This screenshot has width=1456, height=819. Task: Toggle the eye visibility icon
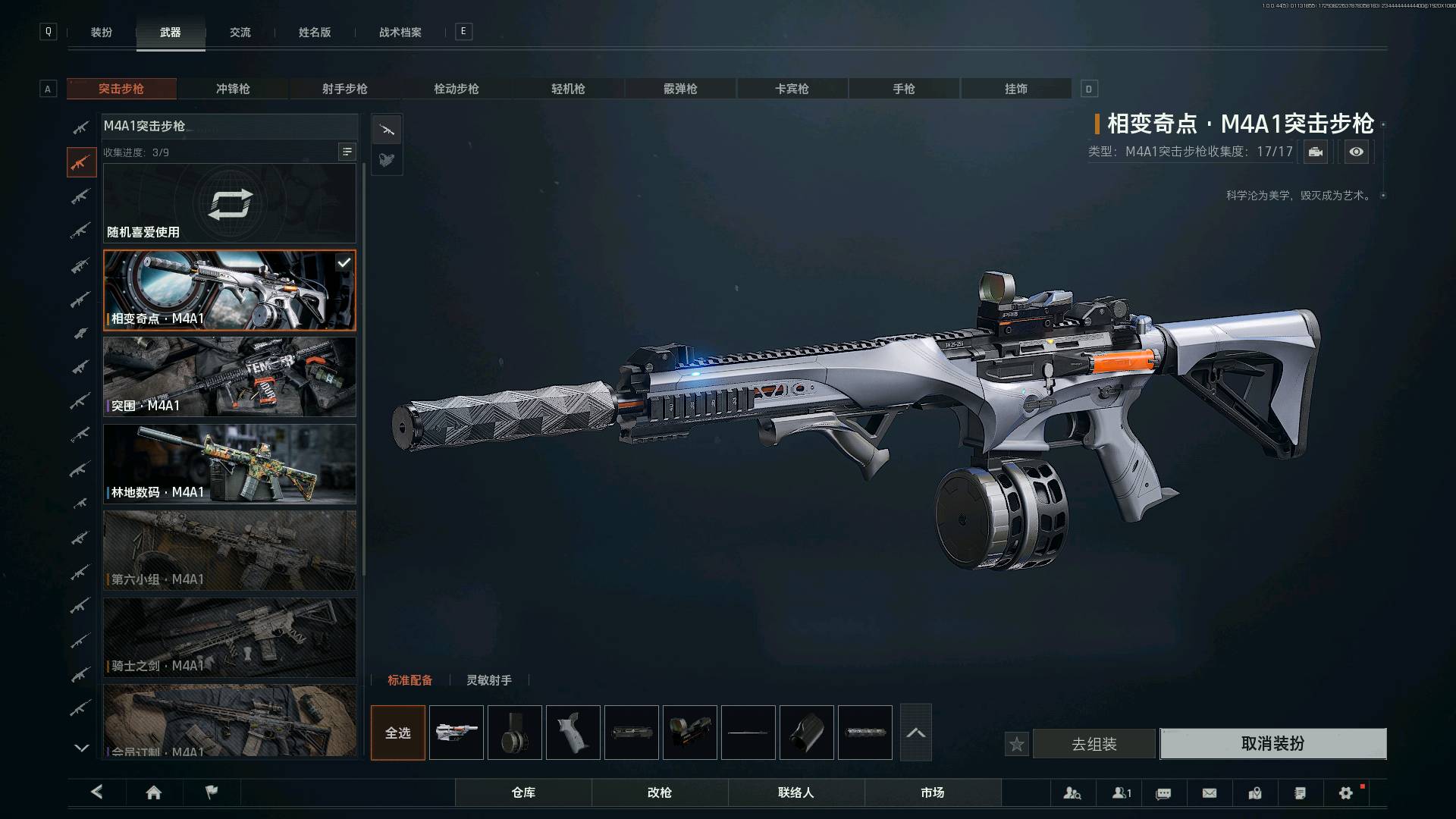click(1356, 152)
